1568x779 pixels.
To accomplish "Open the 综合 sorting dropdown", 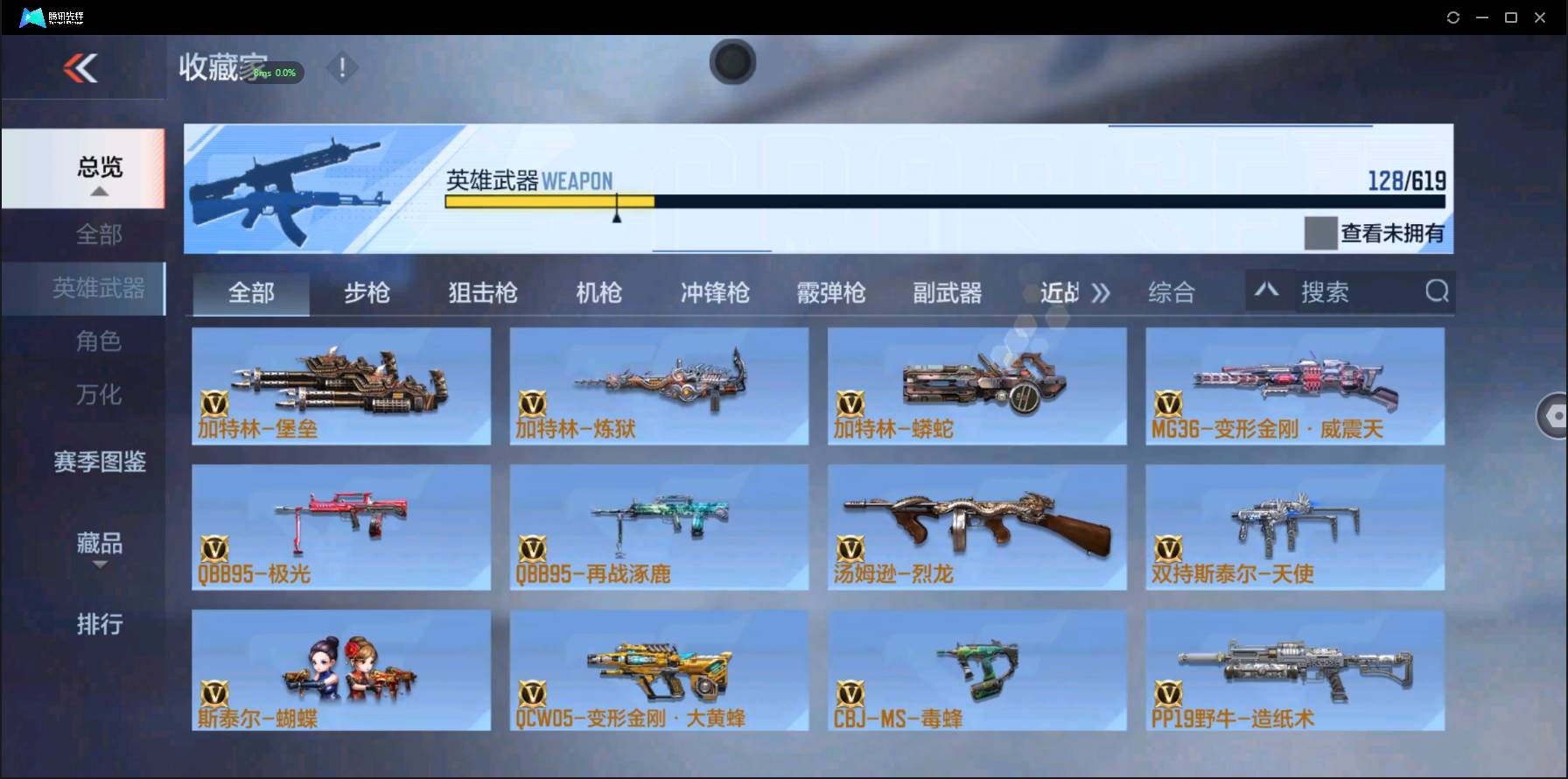I will coord(1172,292).
